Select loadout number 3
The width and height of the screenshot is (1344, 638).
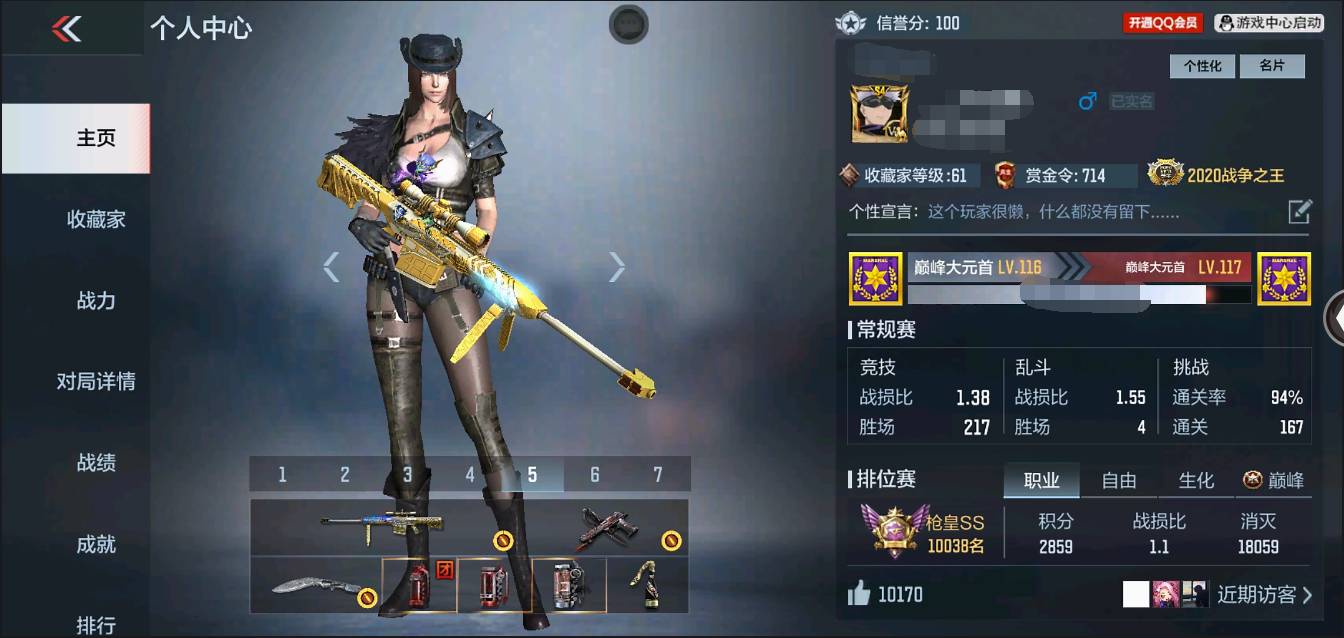[407, 475]
